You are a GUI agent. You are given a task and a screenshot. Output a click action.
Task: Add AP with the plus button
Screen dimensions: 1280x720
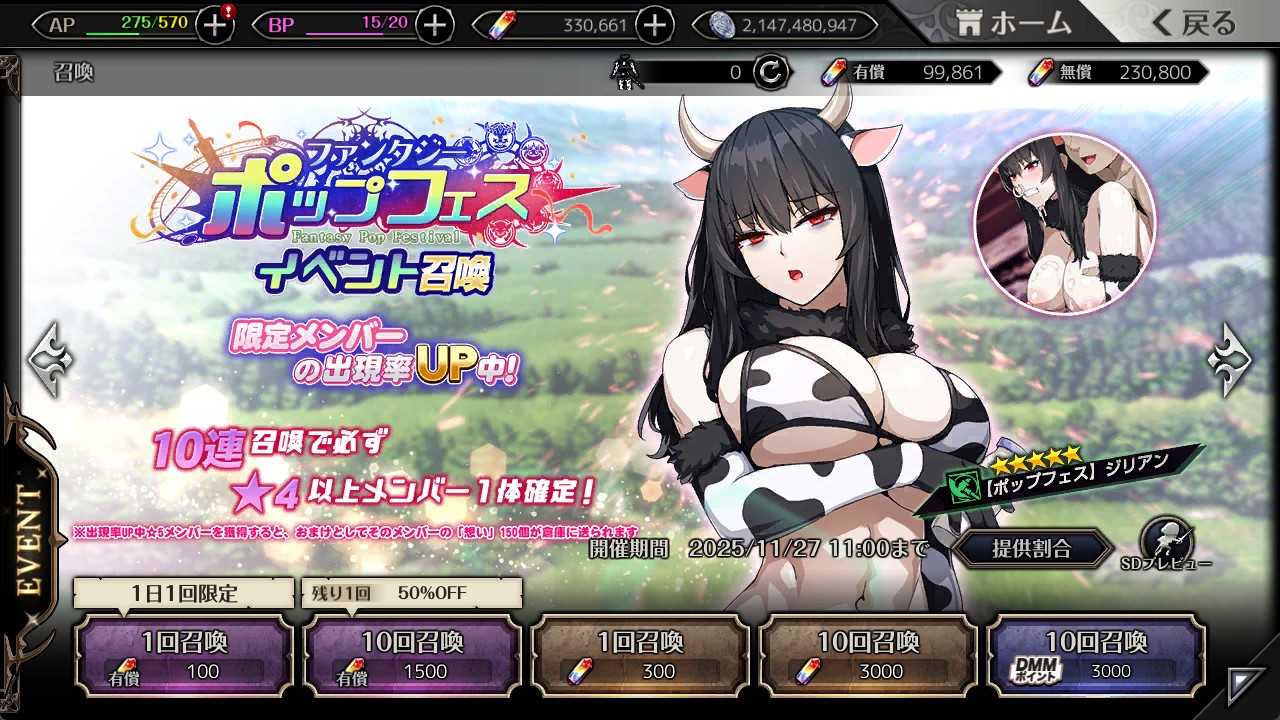215,25
